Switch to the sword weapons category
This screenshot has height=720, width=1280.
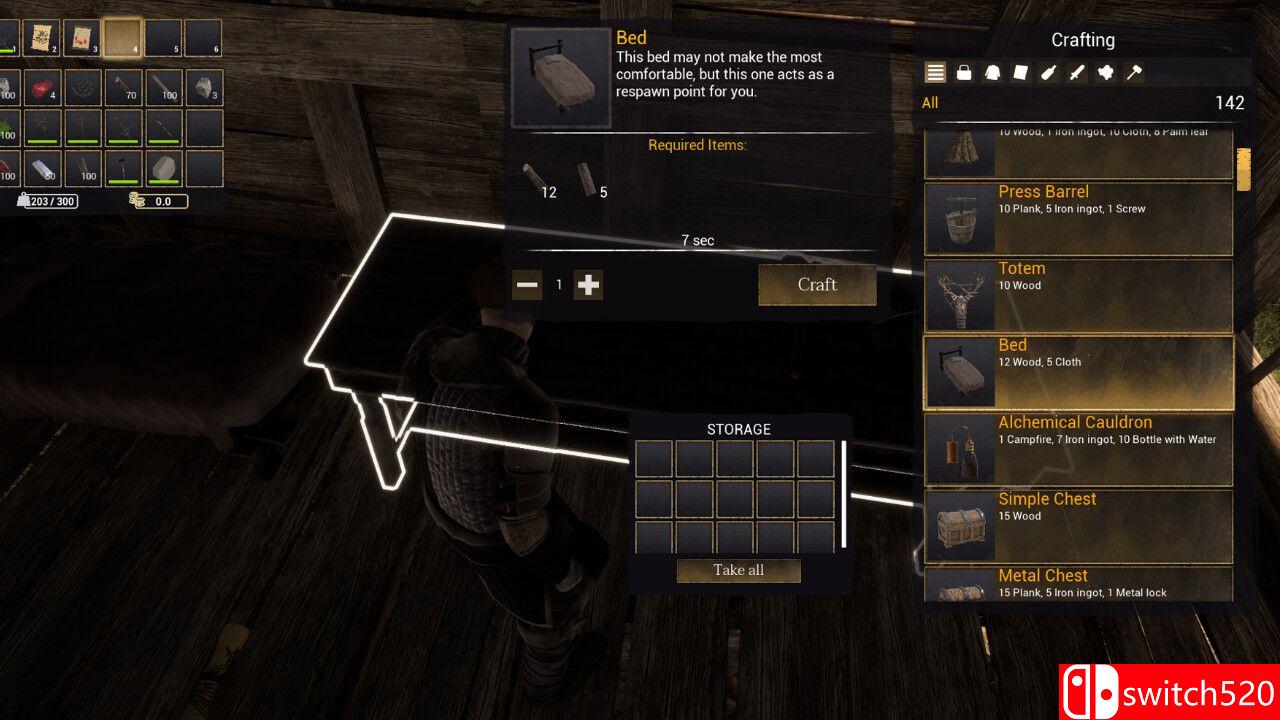[1077, 72]
